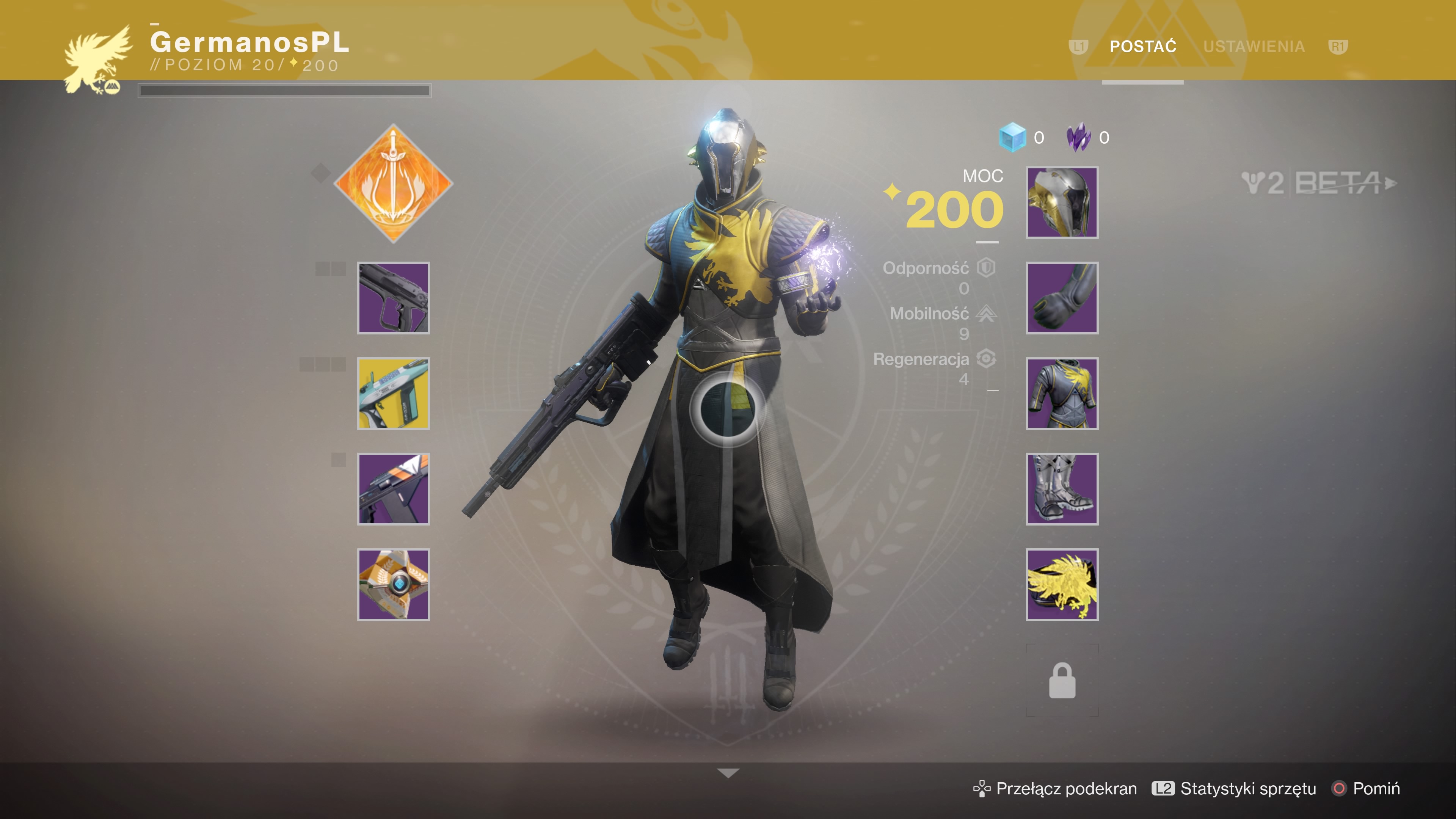Click the downward arrow at screen bottom
The height and width of the screenshot is (819, 1456).
tap(728, 773)
